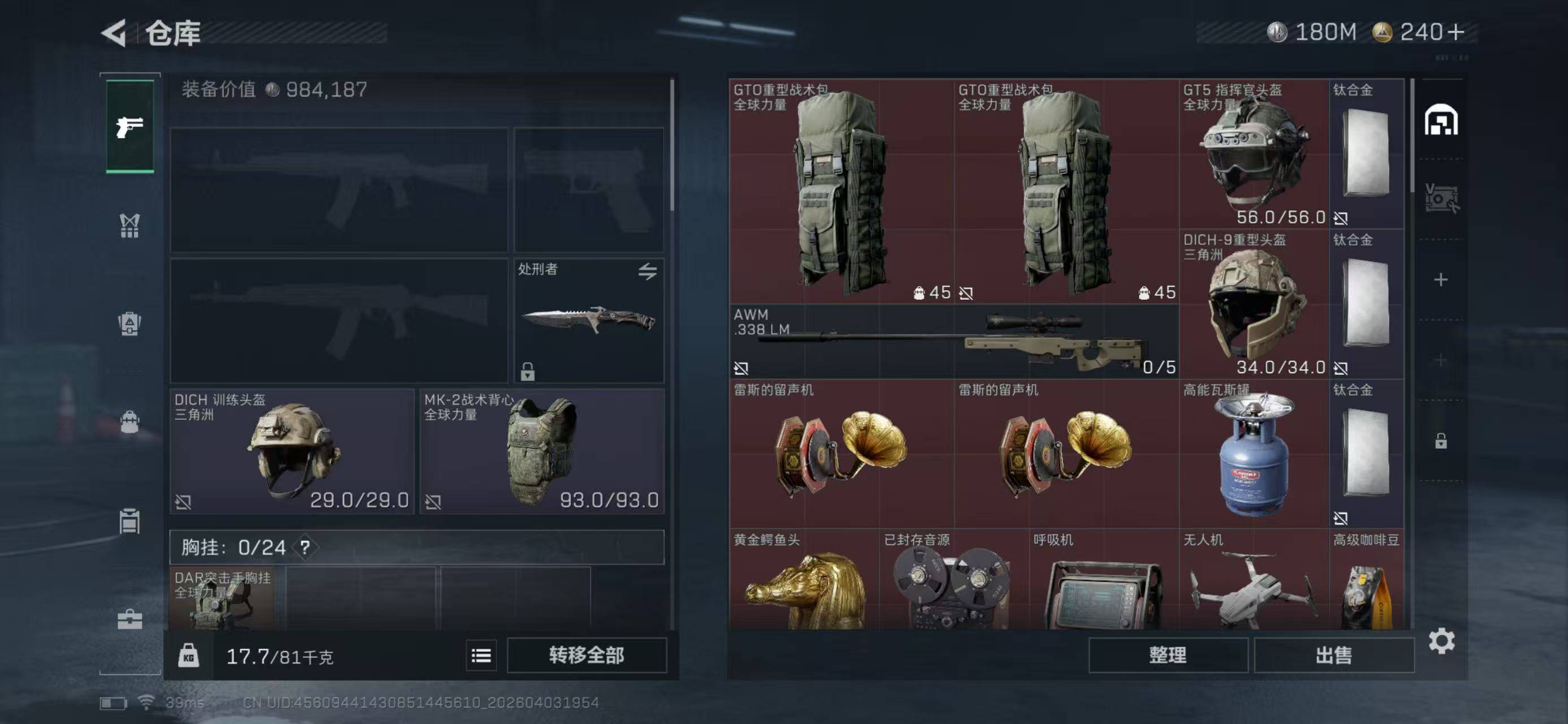Add a stash page with the plus
Image resolution: width=1568 pixels, height=724 pixels.
point(1440,279)
